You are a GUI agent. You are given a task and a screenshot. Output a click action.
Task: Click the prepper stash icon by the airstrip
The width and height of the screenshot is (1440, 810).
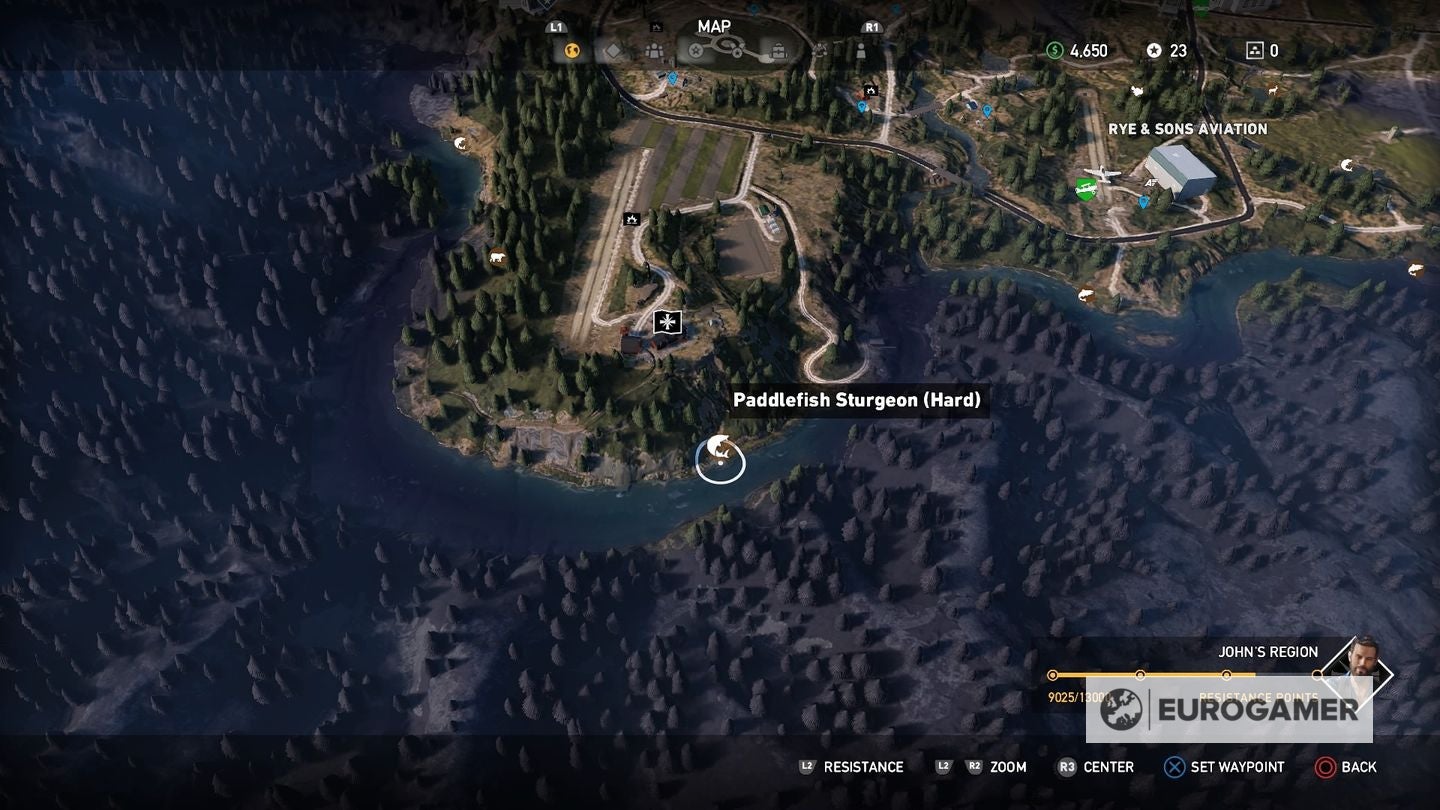632,220
